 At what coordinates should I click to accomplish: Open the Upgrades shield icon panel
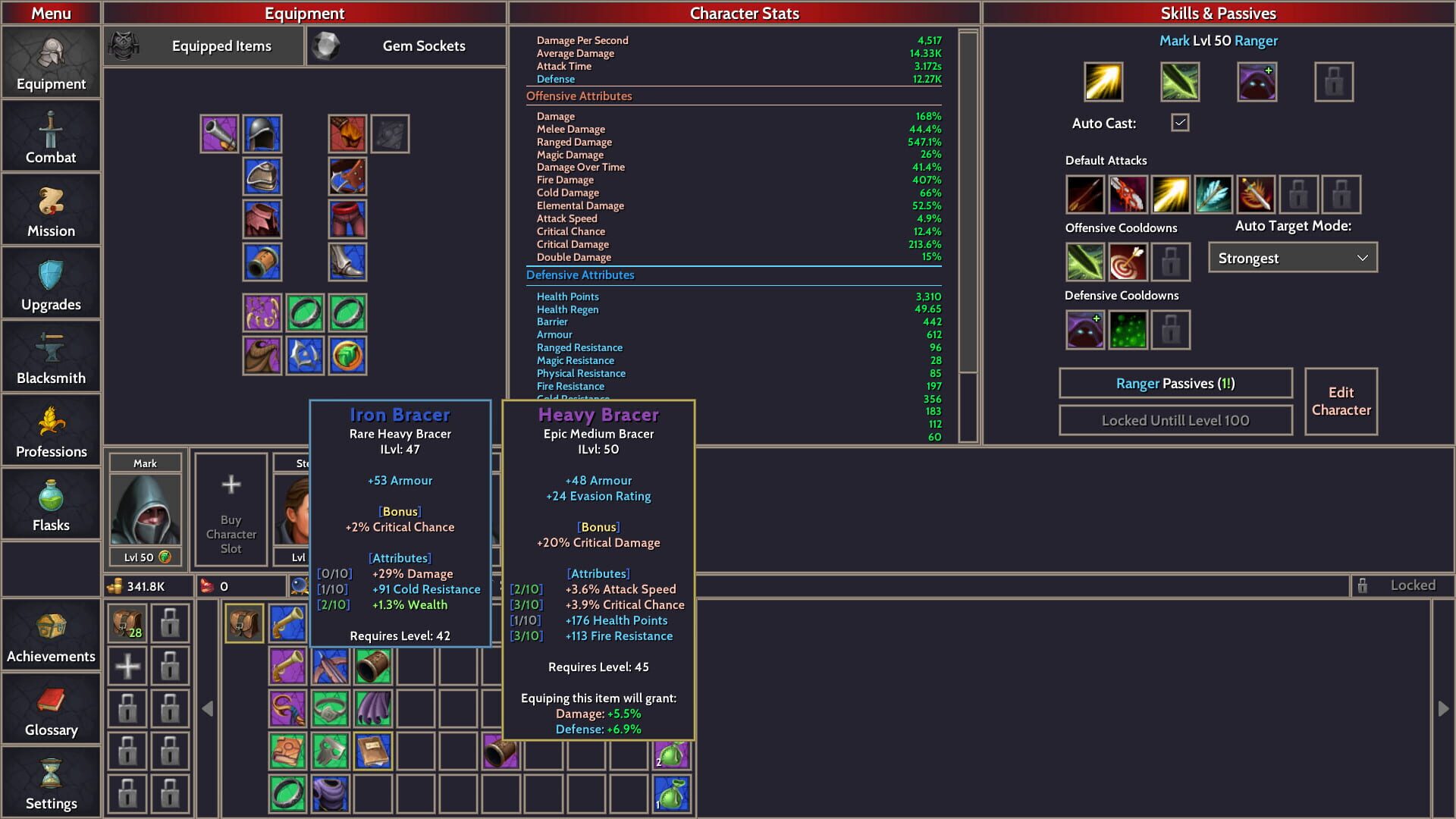(x=50, y=283)
